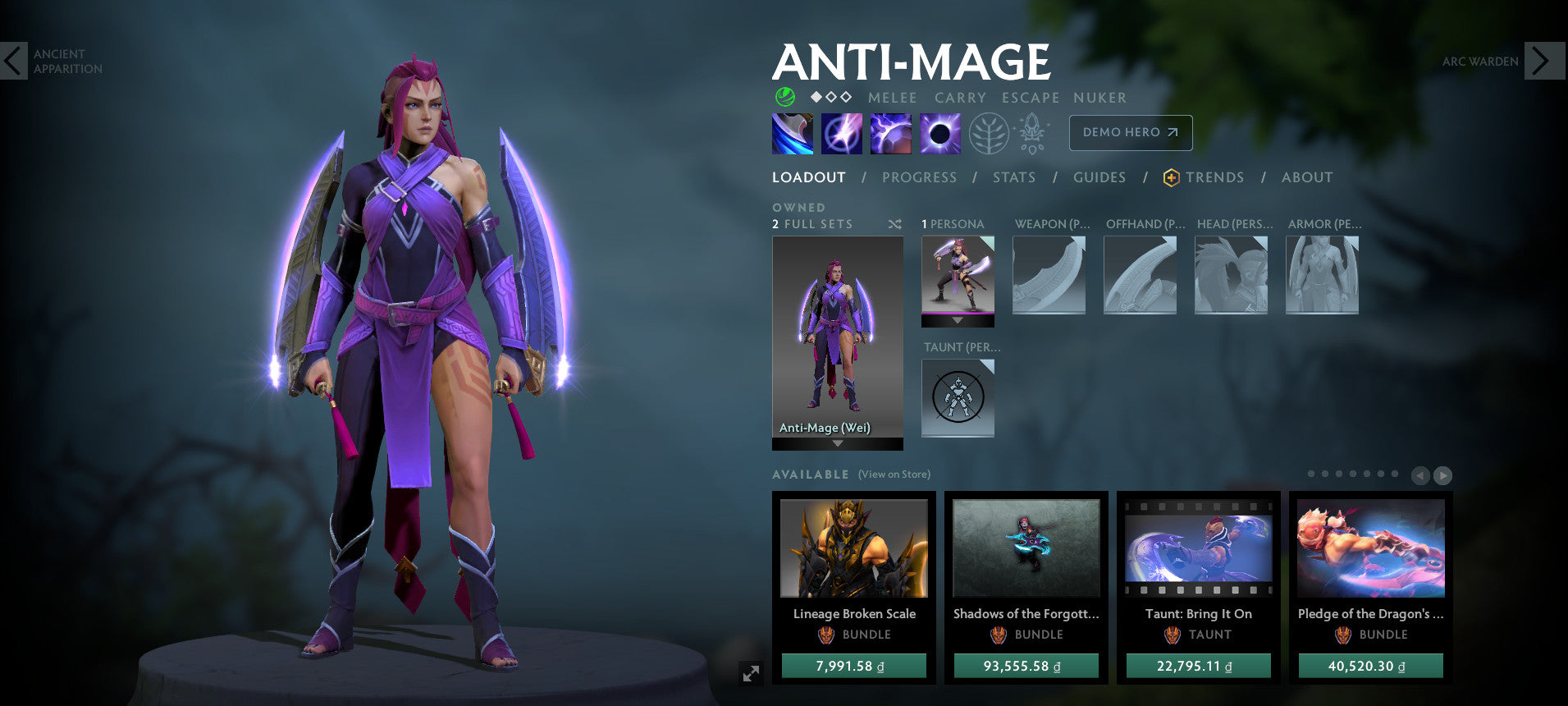Open the View on Store link
This screenshot has height=706, width=1568.
tap(894, 474)
